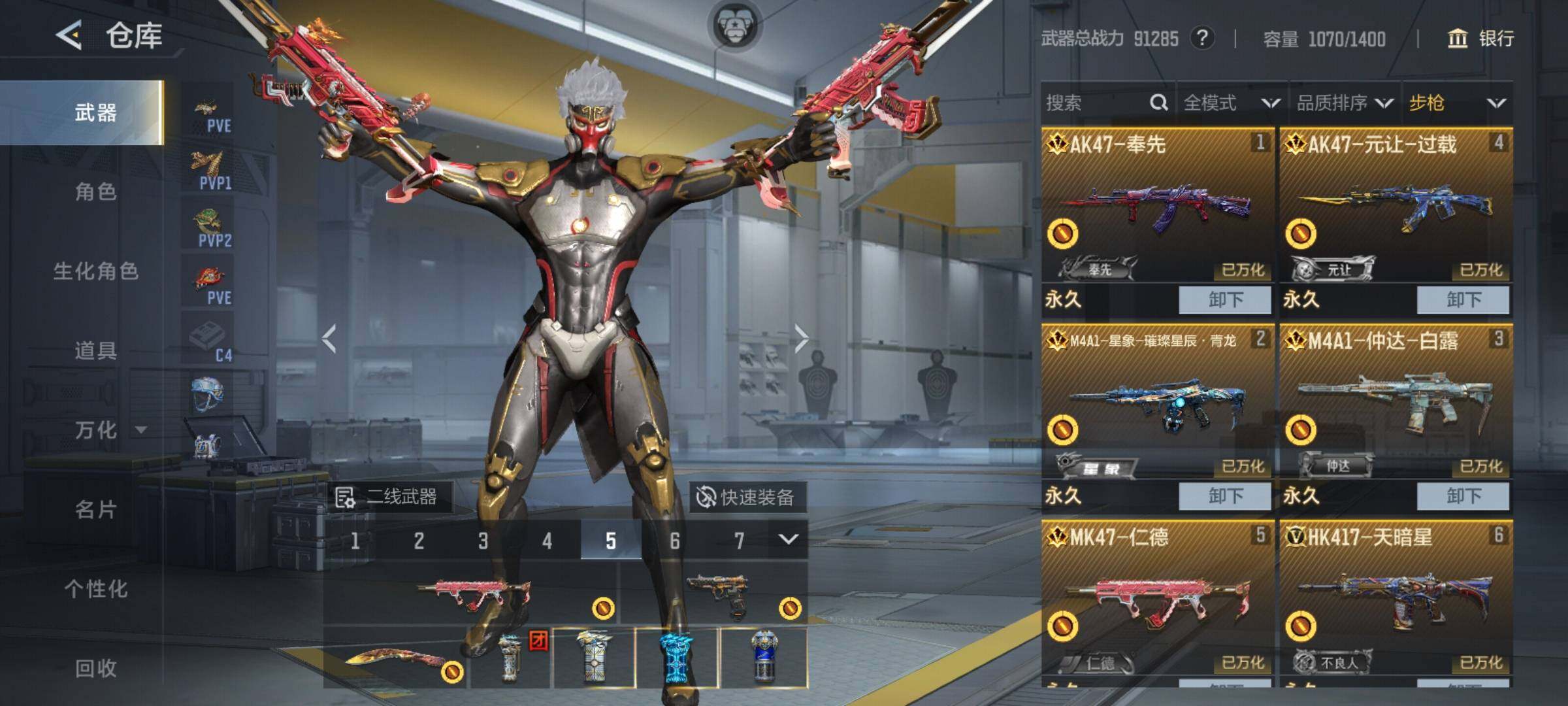1568x706 pixels.
Task: Go back using the warehouse back arrow
Action: click(x=69, y=35)
